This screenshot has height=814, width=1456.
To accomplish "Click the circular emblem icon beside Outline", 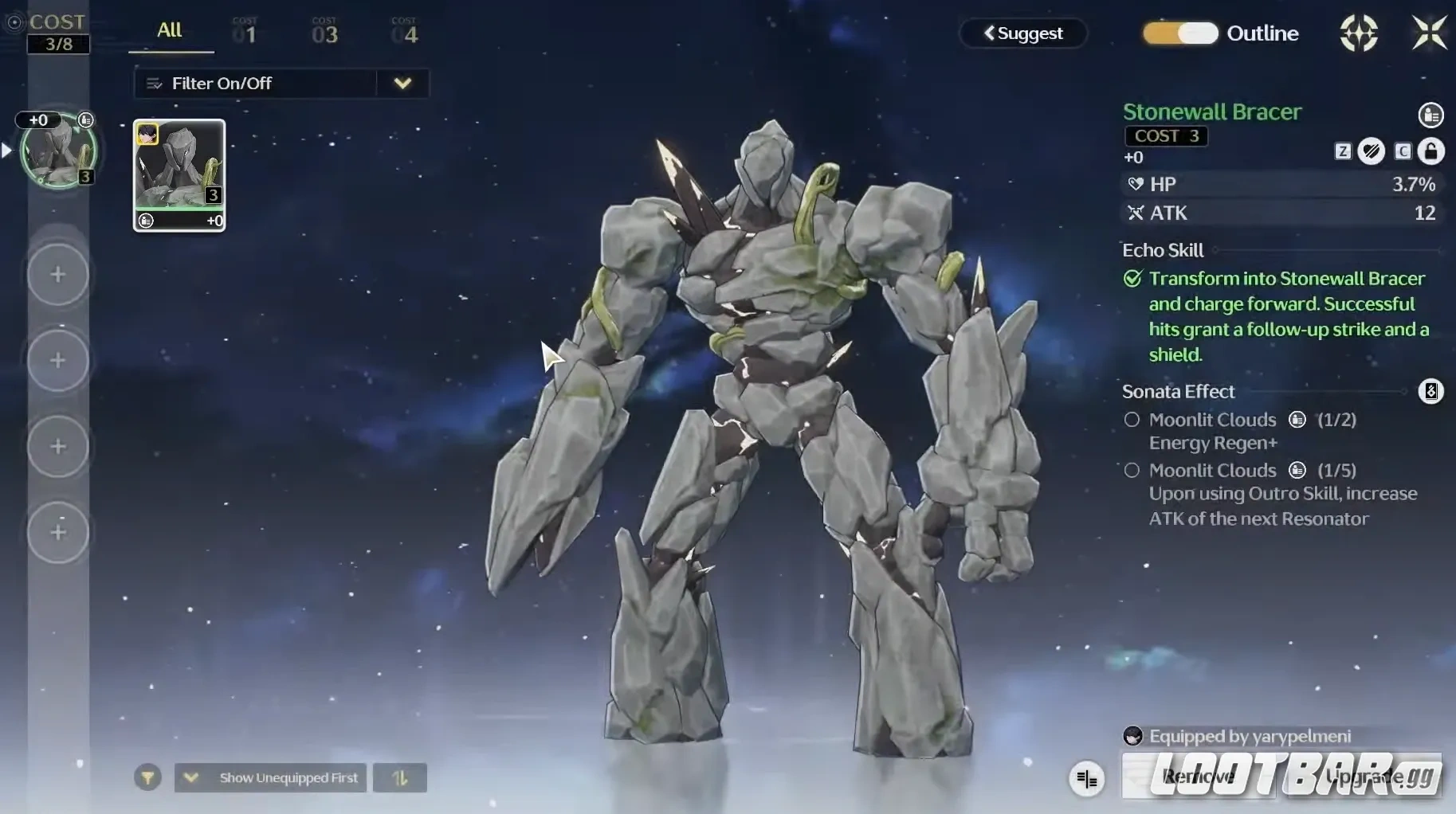I will (1359, 33).
